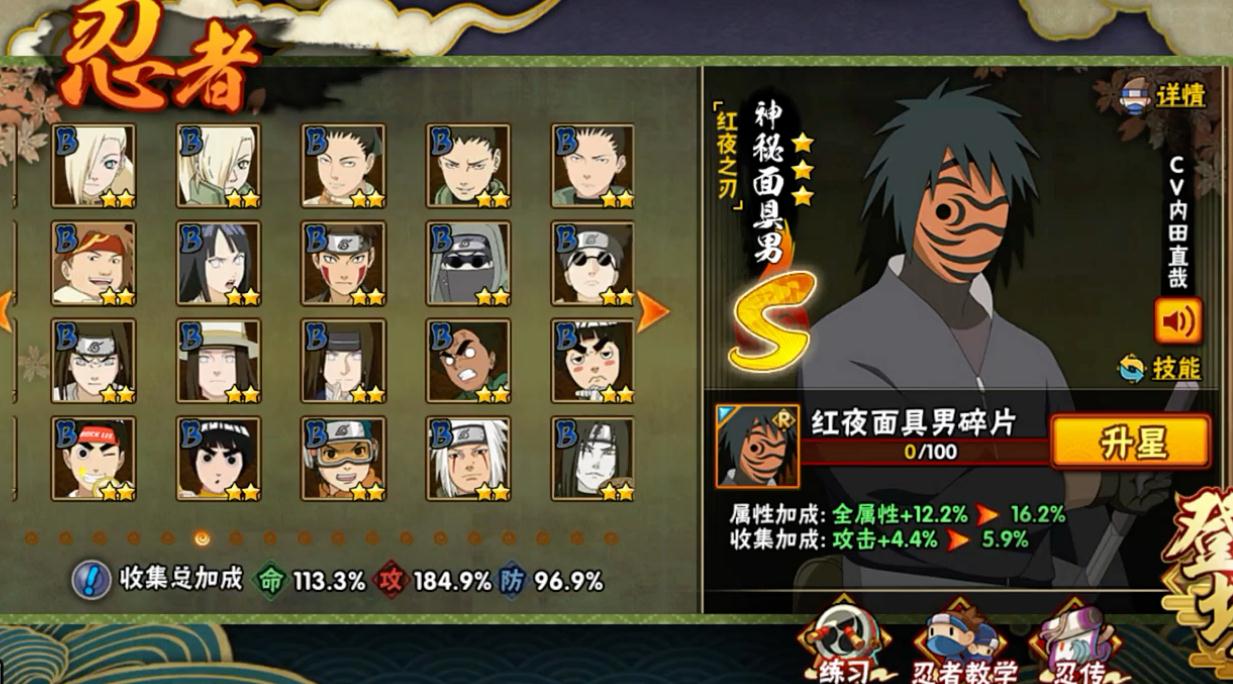This screenshot has width=1233, height=684.
Task: Select the ninja wearing orange goggles
Action: (343, 458)
